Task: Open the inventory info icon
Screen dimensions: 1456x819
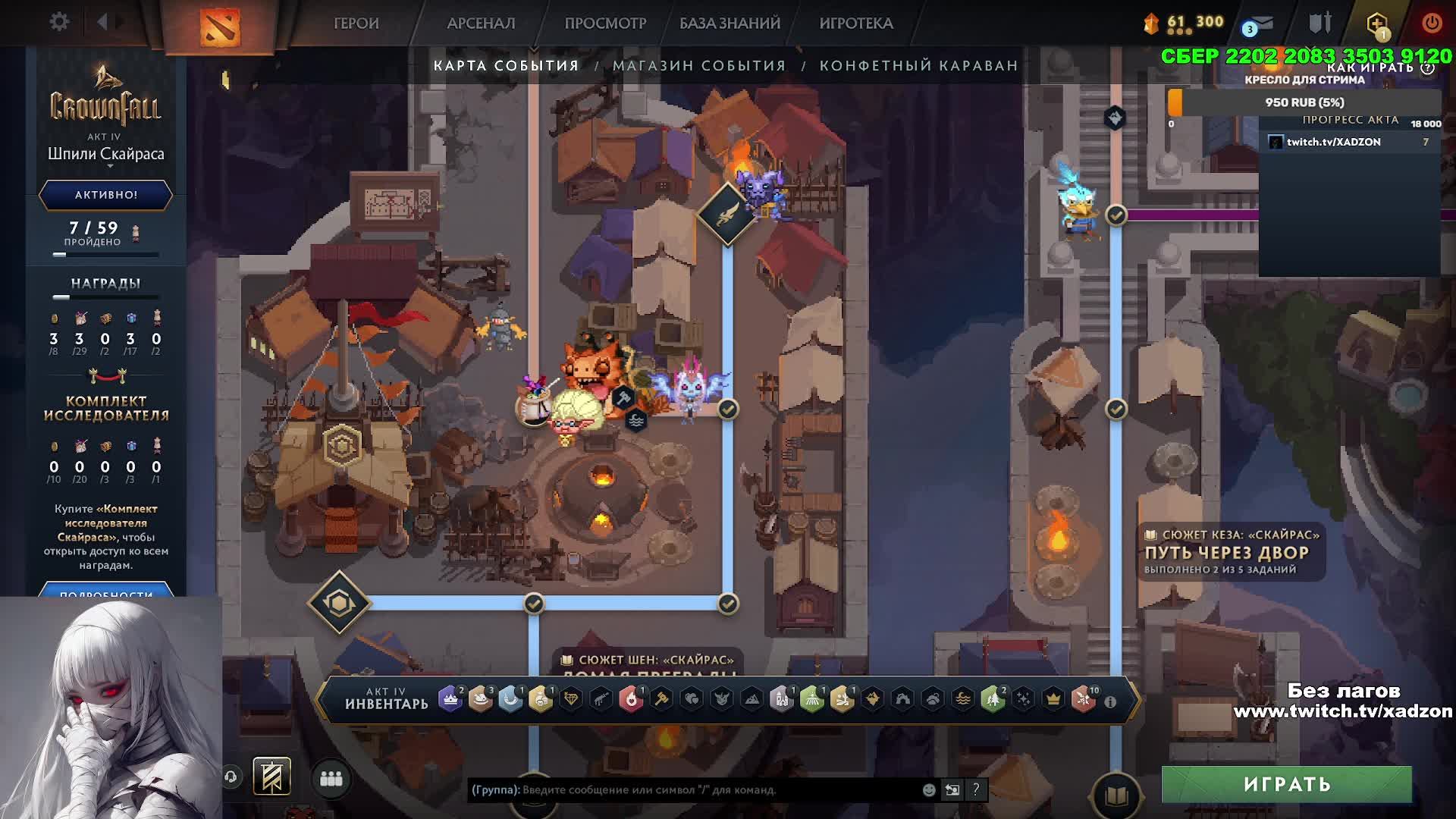Action: pos(1110,702)
